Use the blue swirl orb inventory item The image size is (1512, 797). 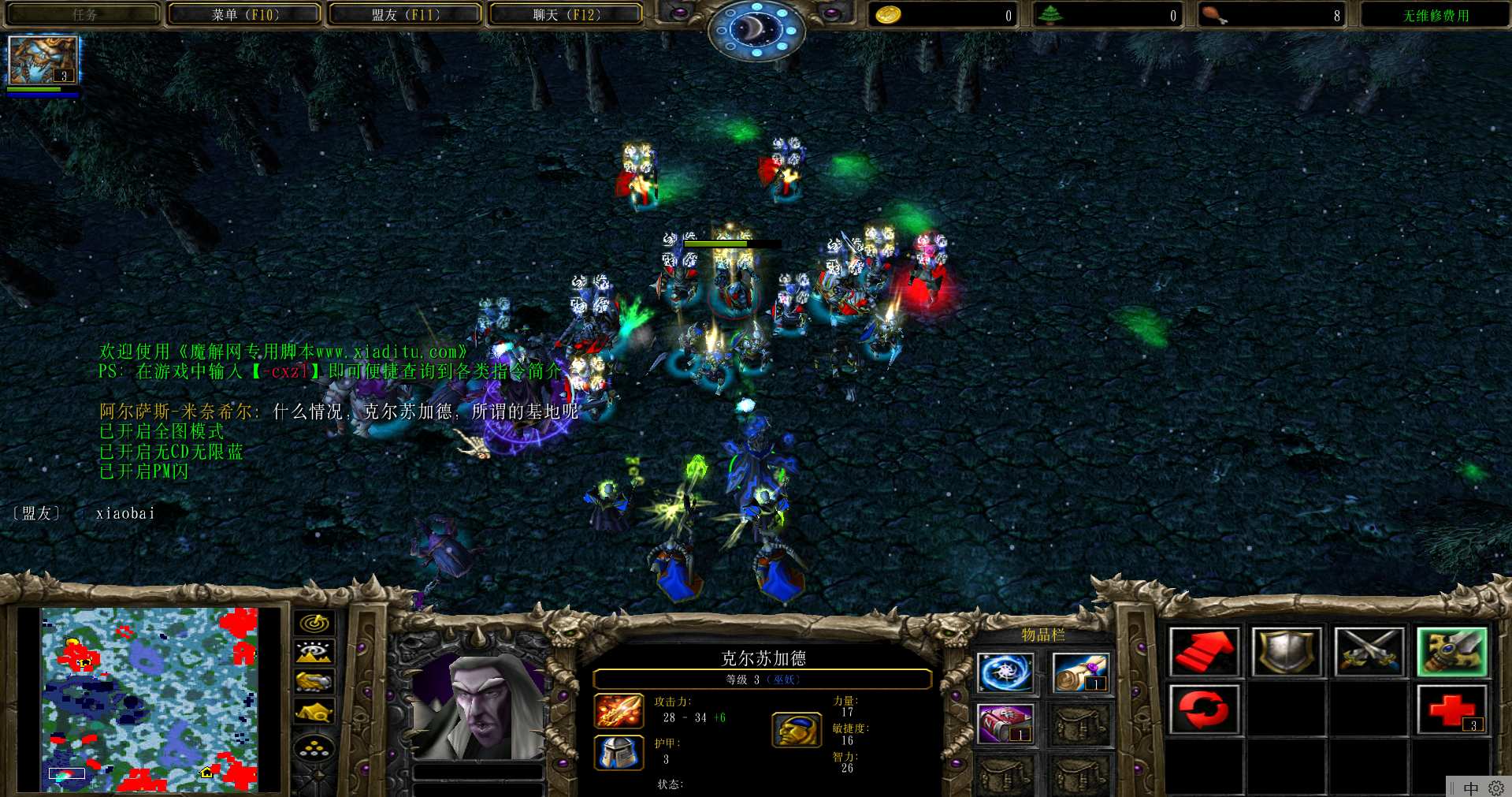click(x=1005, y=672)
